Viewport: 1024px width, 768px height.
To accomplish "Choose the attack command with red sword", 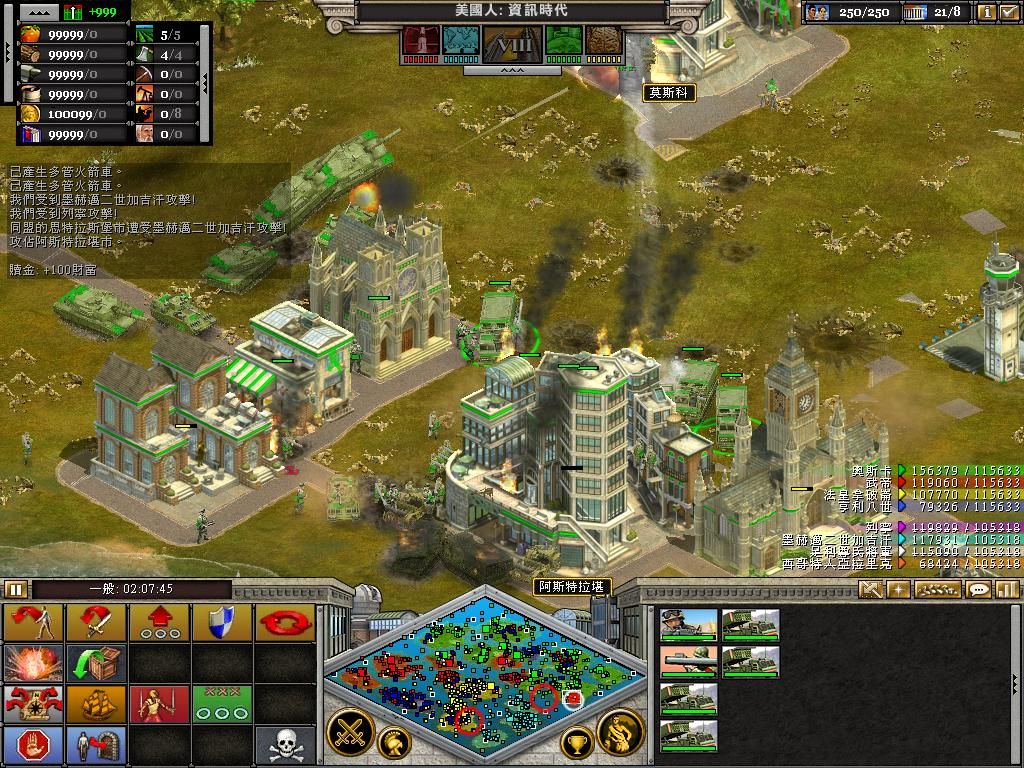I will (96, 622).
